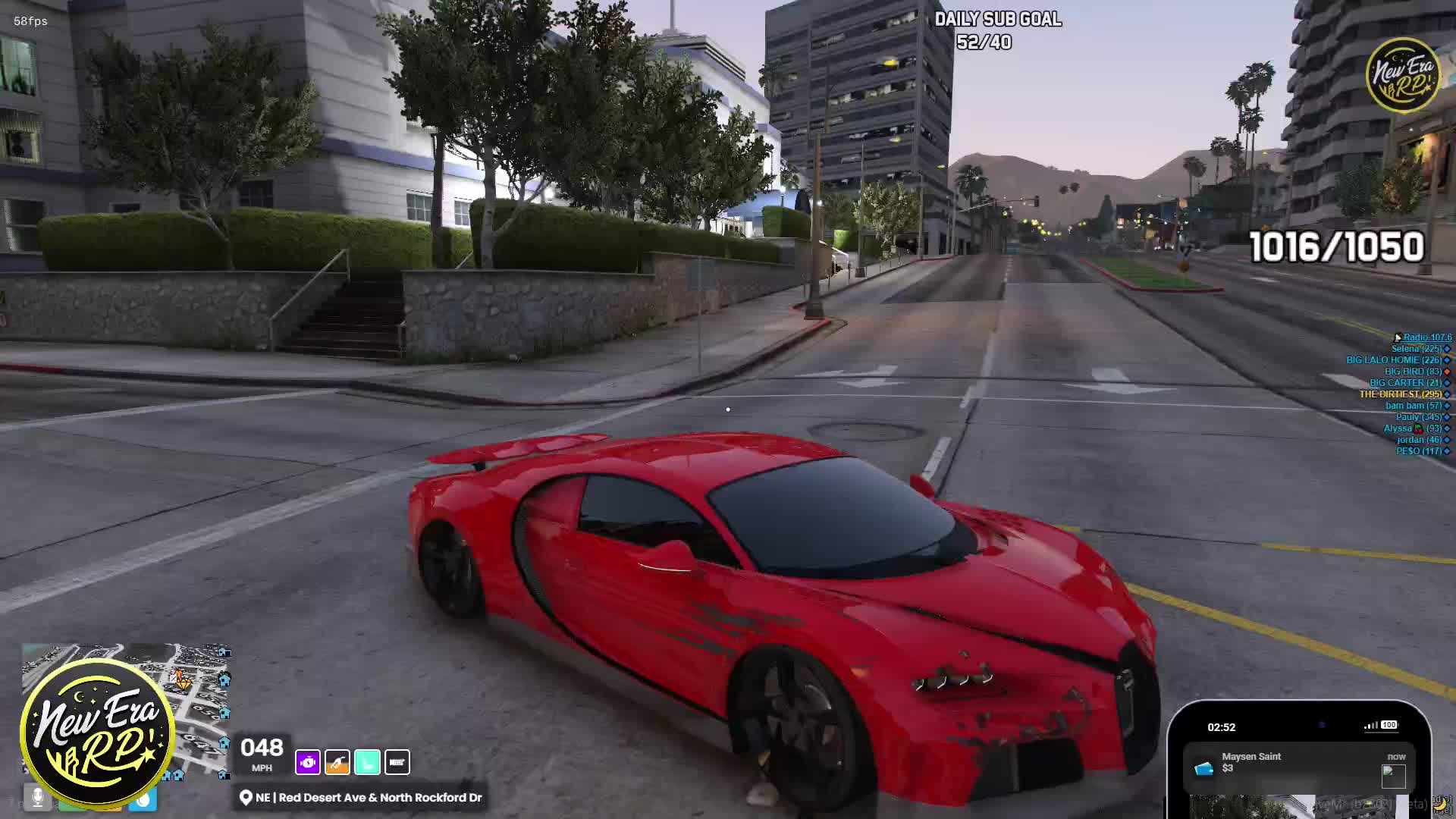Click the purple engine status icon
This screenshot has height=819, width=1456.
308,762
